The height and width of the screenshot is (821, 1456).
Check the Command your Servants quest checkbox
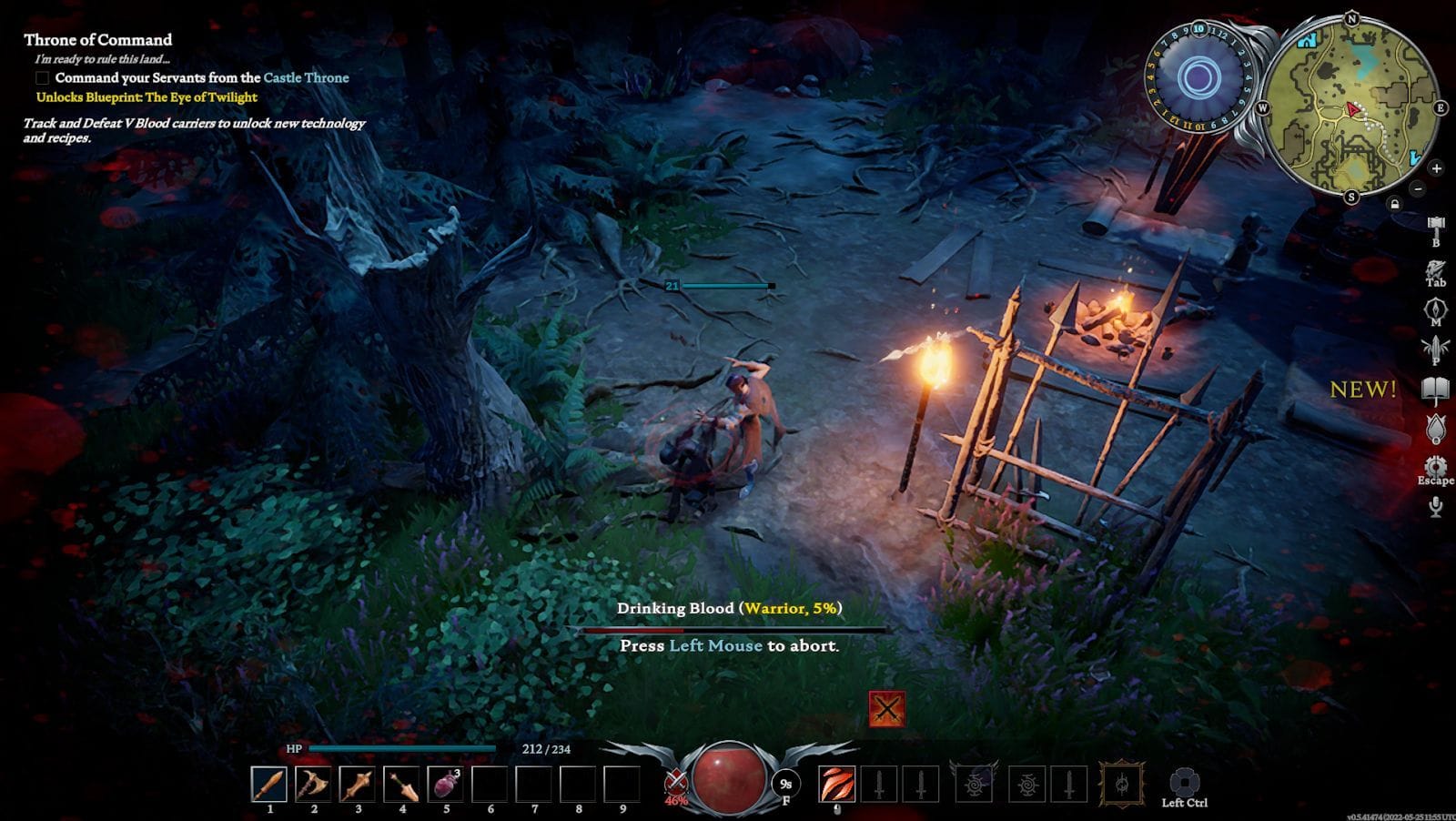[x=43, y=78]
